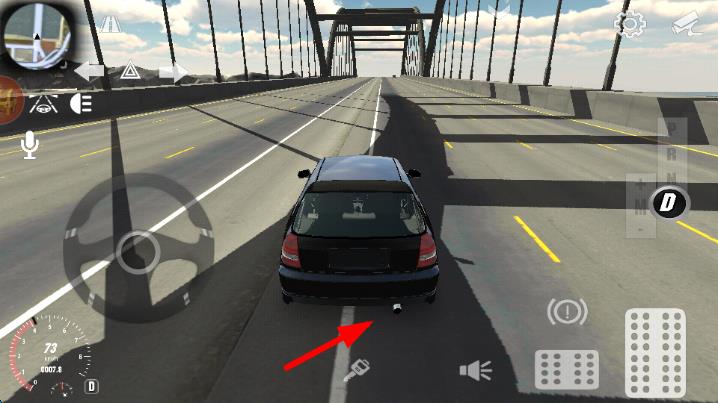
Task: Engage the handbrake warning icon
Action: [x=567, y=312]
